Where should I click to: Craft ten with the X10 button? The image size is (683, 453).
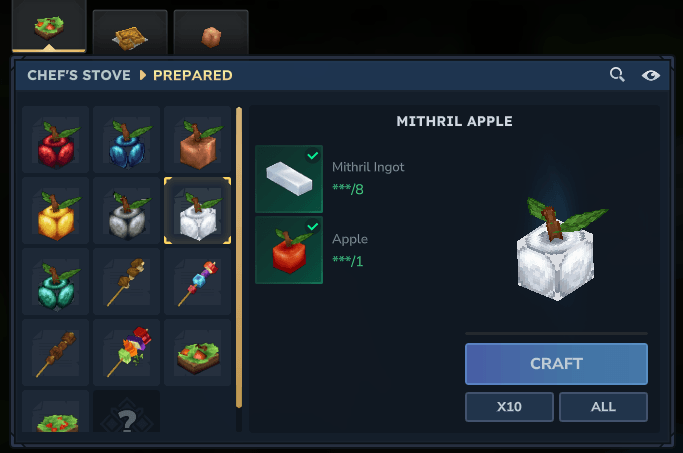pos(509,407)
